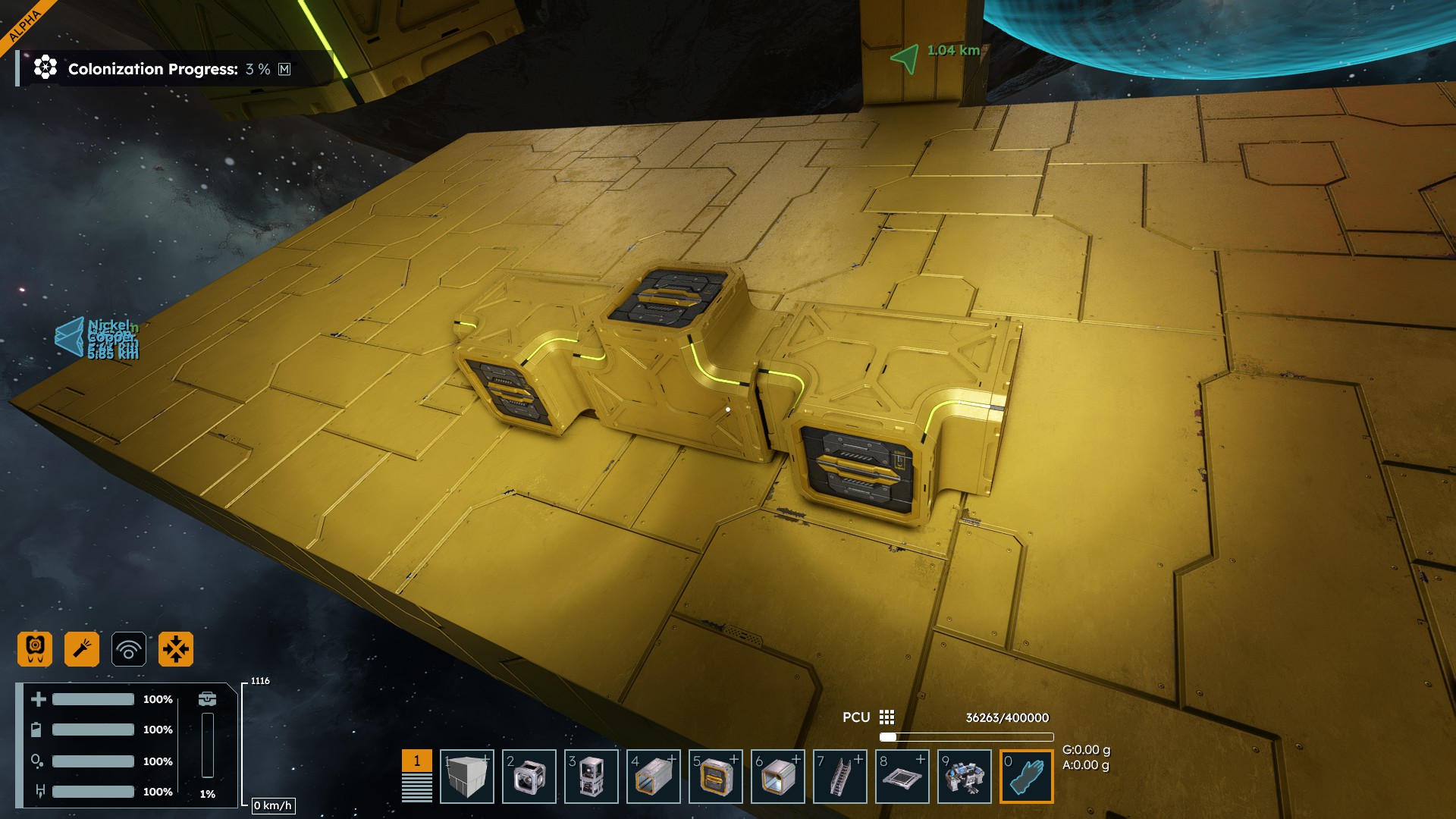
Task: Choose the camera block in slot 2
Action: point(529,777)
